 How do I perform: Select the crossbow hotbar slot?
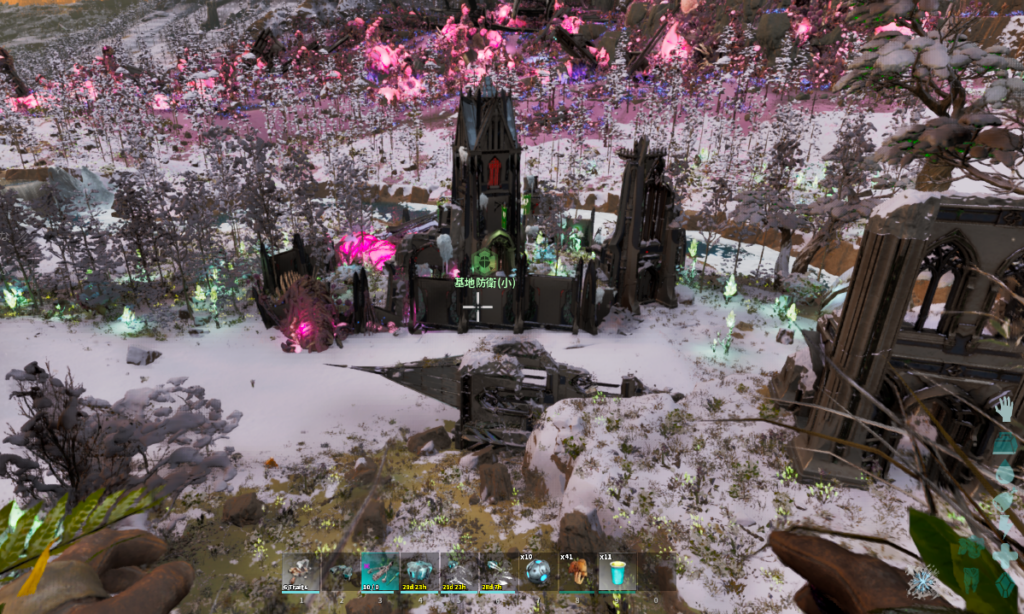click(380, 572)
